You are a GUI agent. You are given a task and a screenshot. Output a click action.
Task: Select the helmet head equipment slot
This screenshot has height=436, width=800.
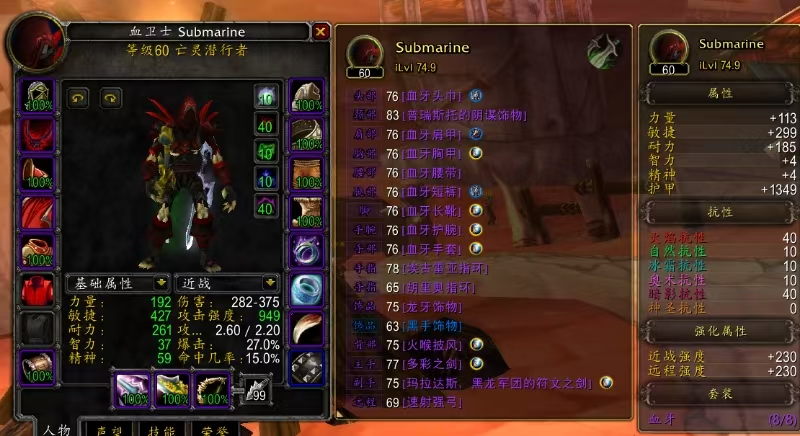pos(40,97)
